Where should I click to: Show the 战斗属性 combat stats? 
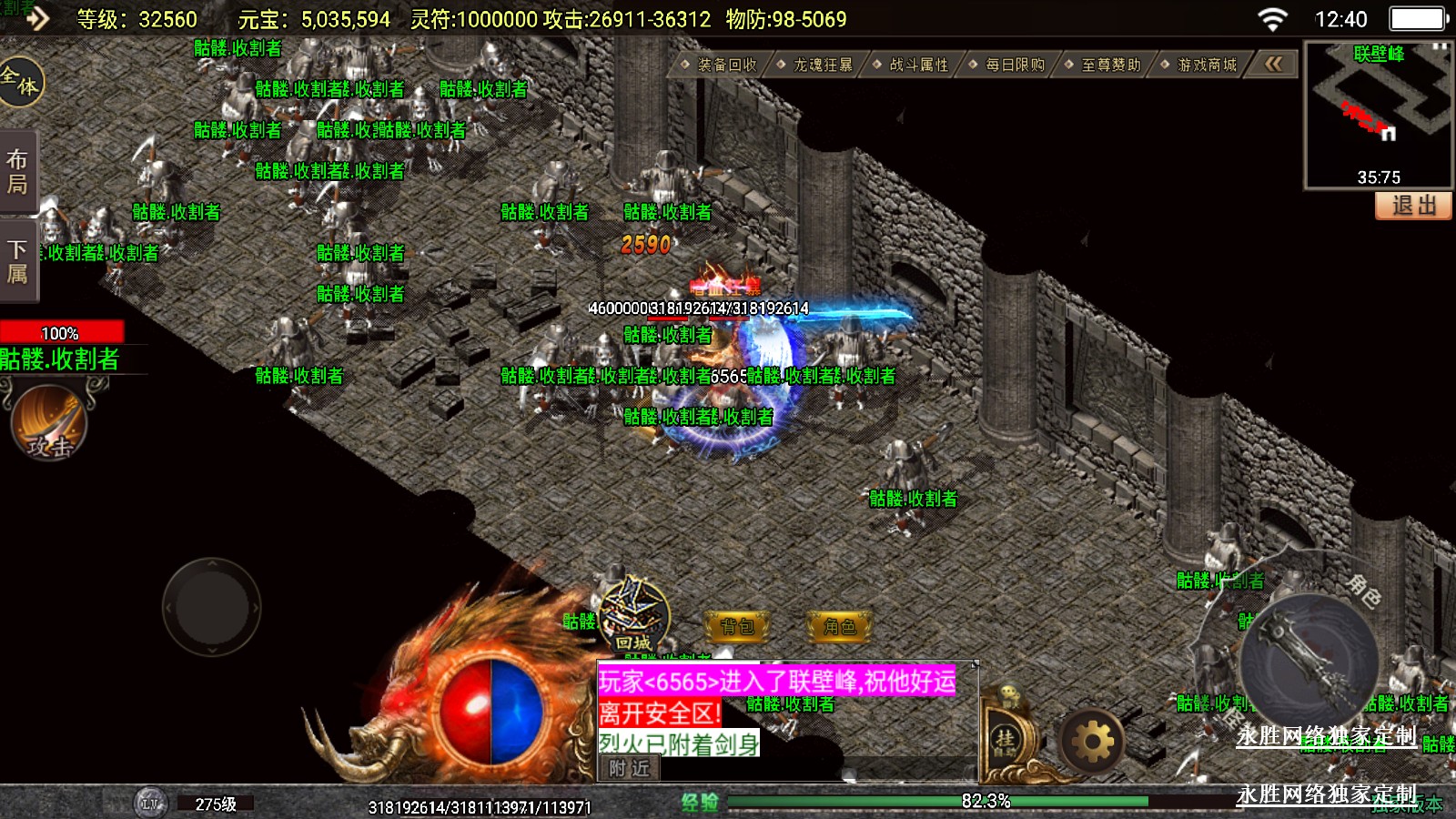pyautogui.click(x=917, y=65)
